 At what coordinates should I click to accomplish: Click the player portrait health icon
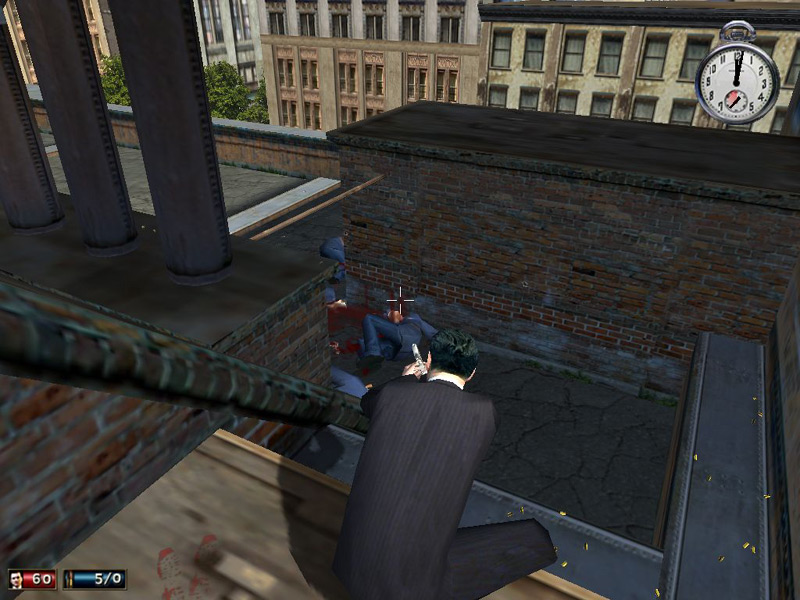[18, 579]
